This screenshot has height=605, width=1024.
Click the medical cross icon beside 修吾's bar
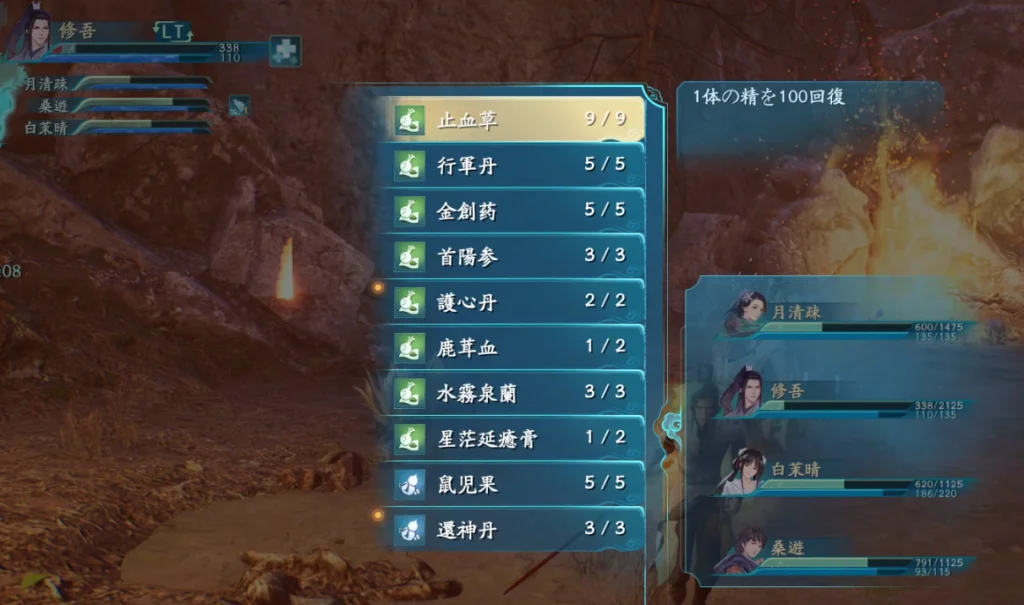(285, 51)
